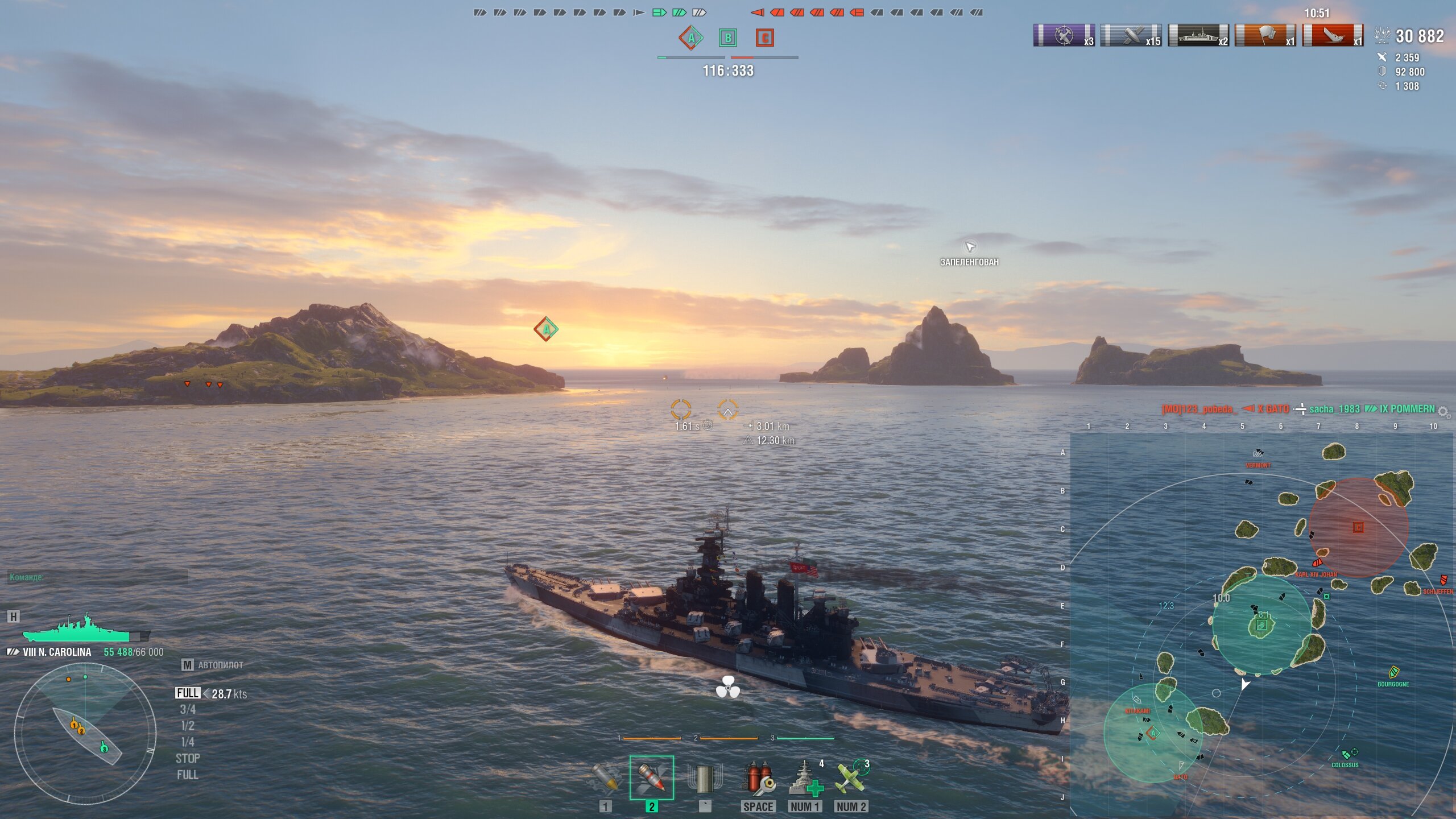
Task: Set the engine telegraph to 3/4 speed
Action: pyautogui.click(x=188, y=710)
